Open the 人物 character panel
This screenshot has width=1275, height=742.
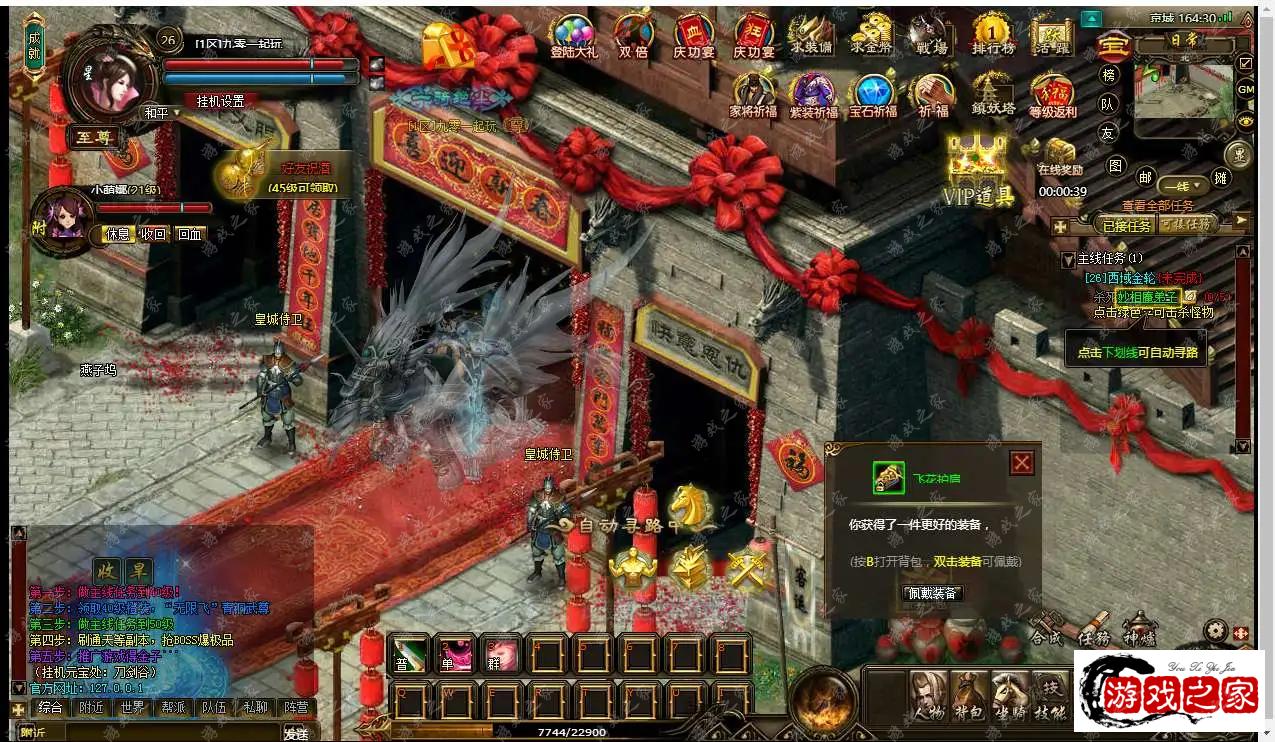(x=928, y=695)
